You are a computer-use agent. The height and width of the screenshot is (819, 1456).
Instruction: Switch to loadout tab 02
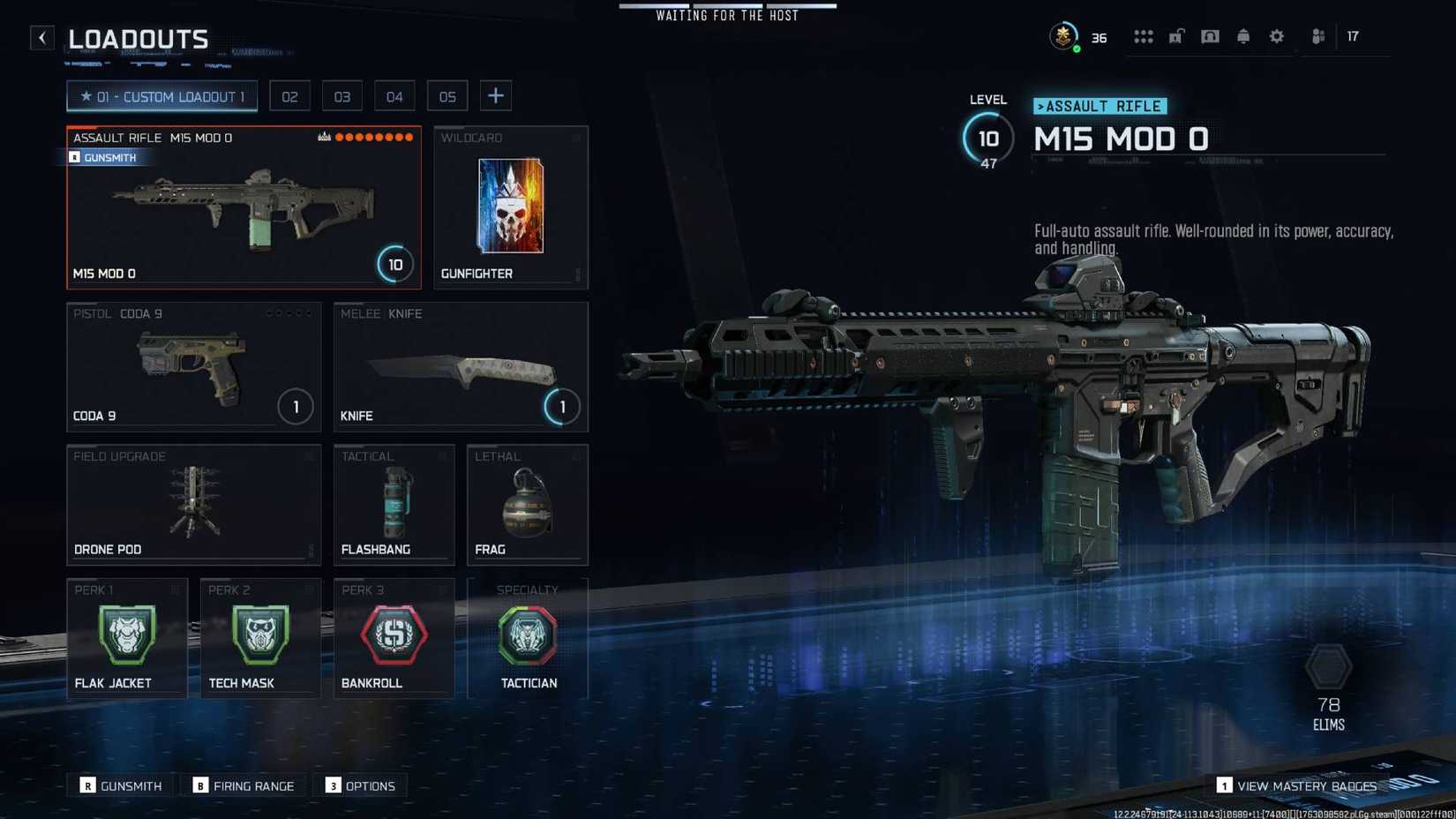pyautogui.click(x=289, y=95)
